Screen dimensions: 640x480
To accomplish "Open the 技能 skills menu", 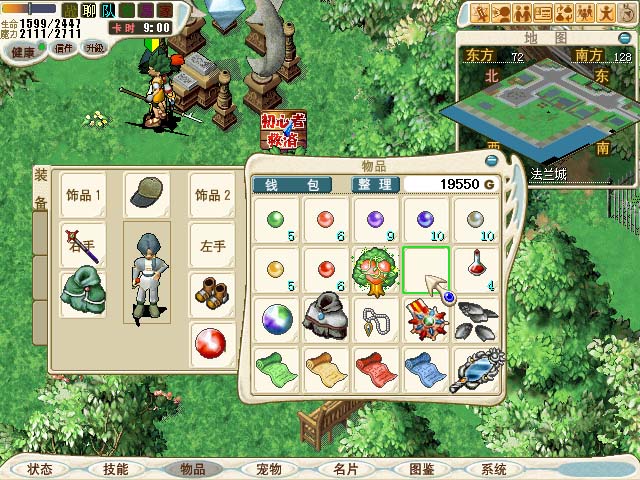I will (x=115, y=468).
